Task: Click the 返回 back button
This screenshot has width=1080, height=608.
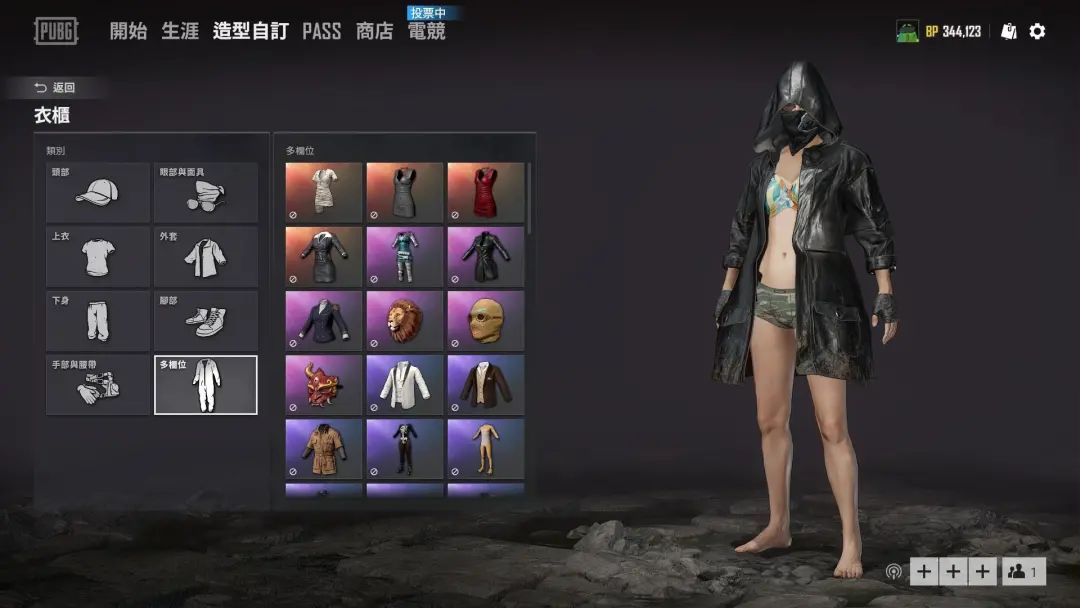Action: pyautogui.click(x=55, y=88)
